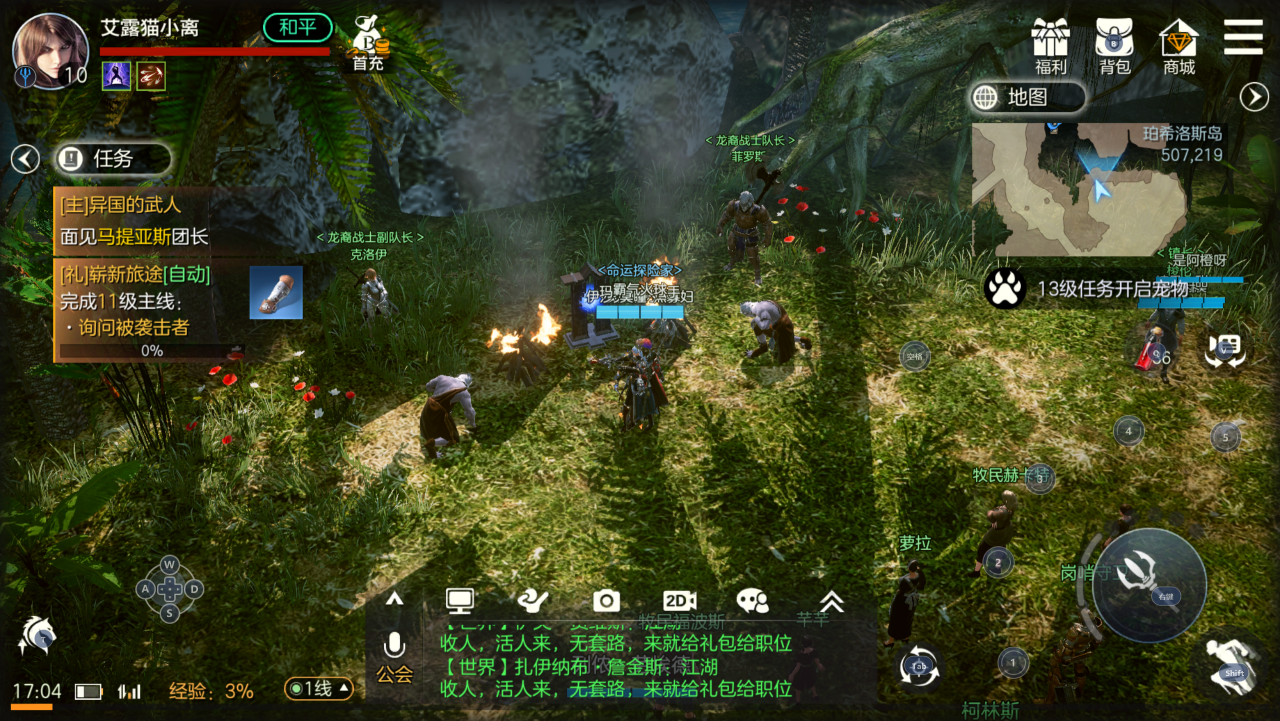Viewport: 1280px width, 721px height.
Task: Open the 福利 welfare gift menu
Action: click(x=1051, y=46)
